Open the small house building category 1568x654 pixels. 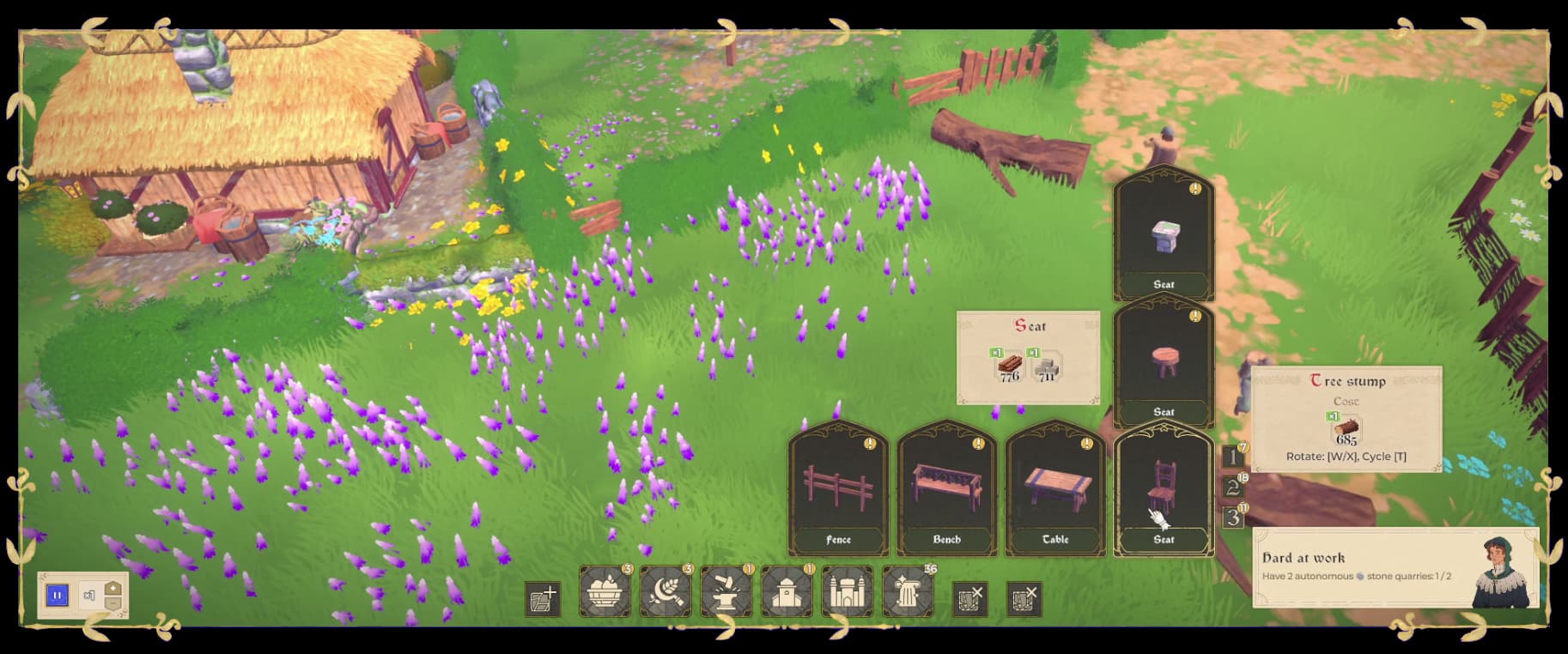[787, 591]
